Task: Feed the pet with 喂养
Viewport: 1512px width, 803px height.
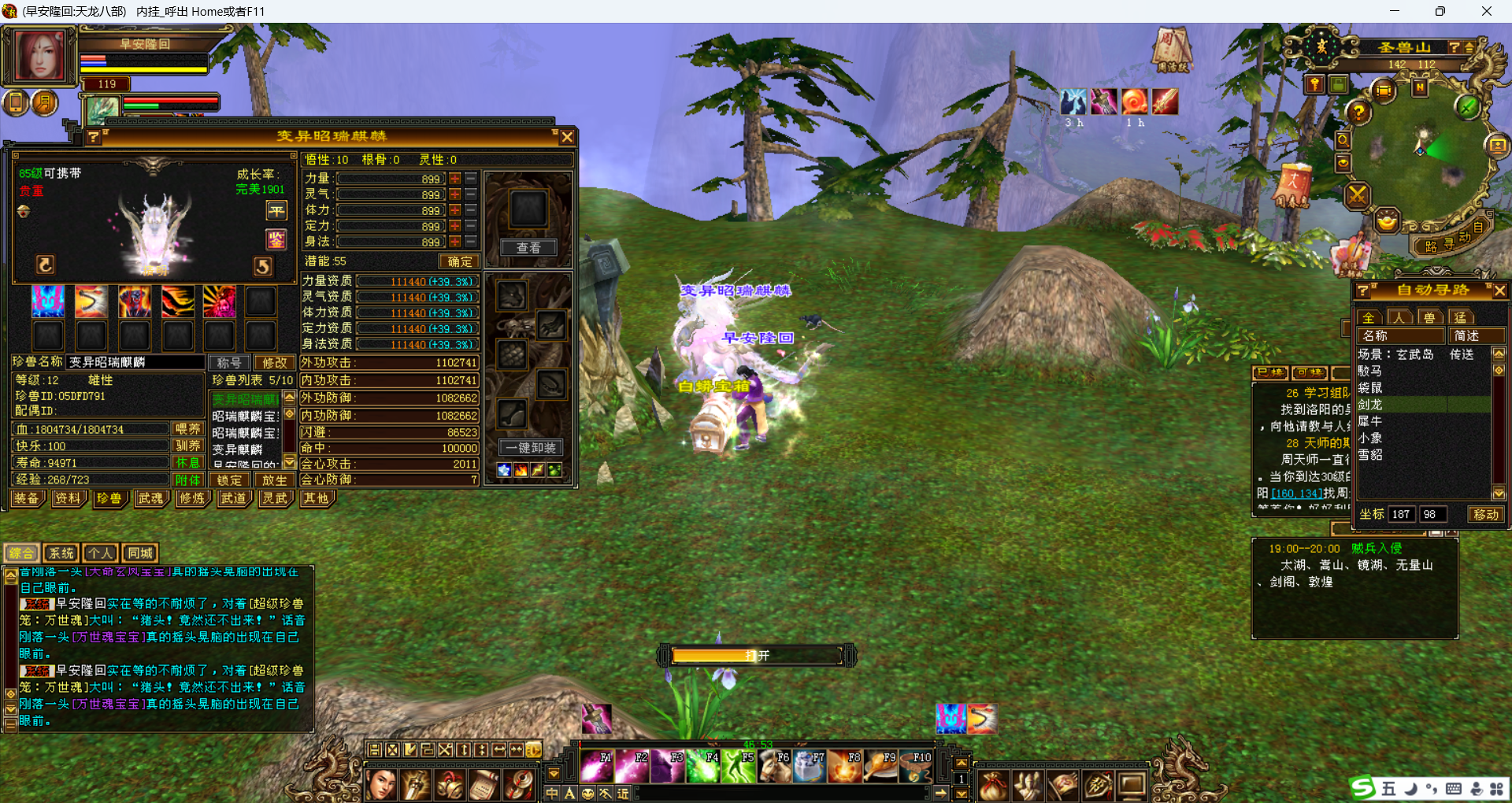Action: click(188, 429)
